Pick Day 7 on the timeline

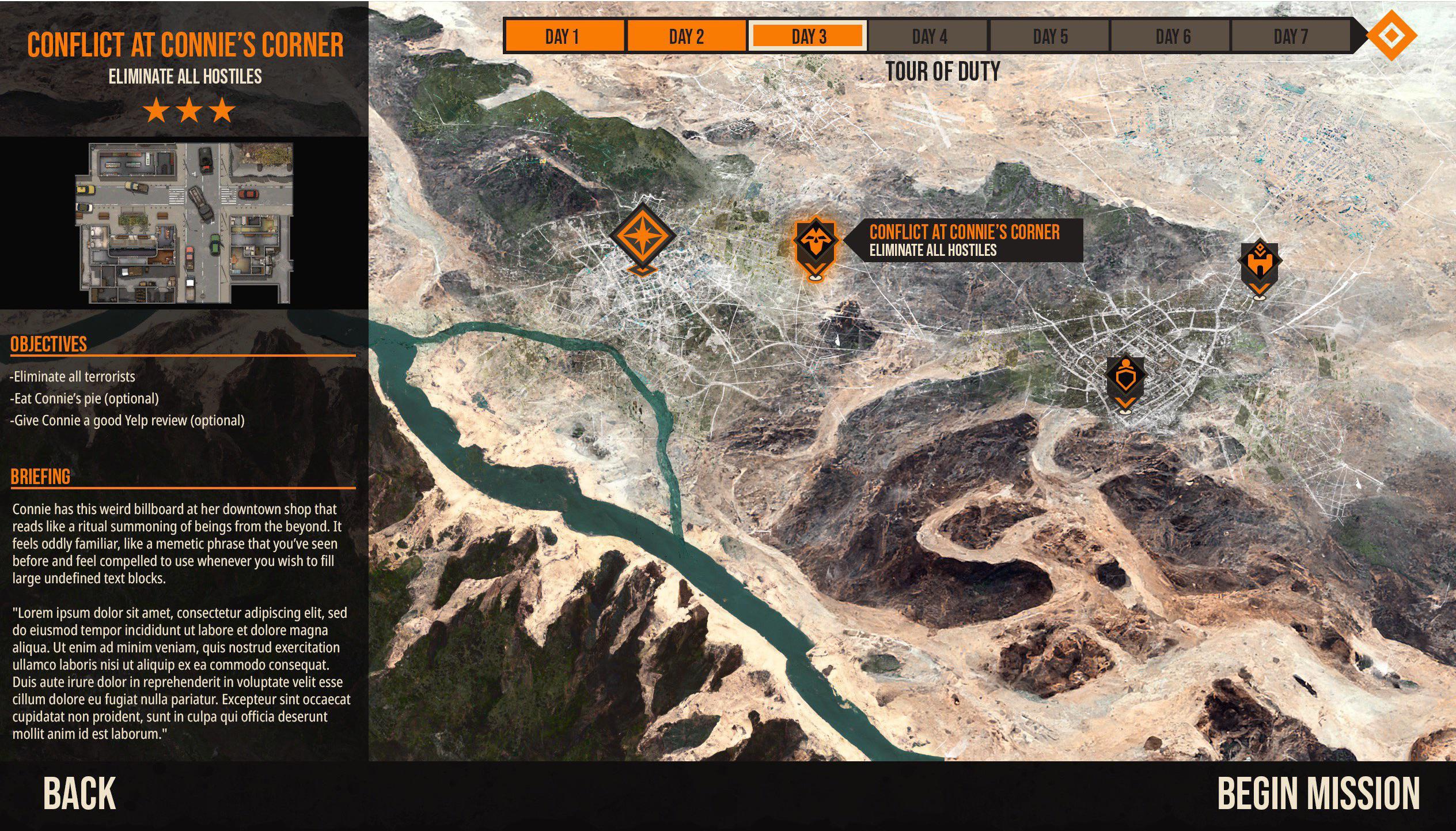tap(1291, 37)
